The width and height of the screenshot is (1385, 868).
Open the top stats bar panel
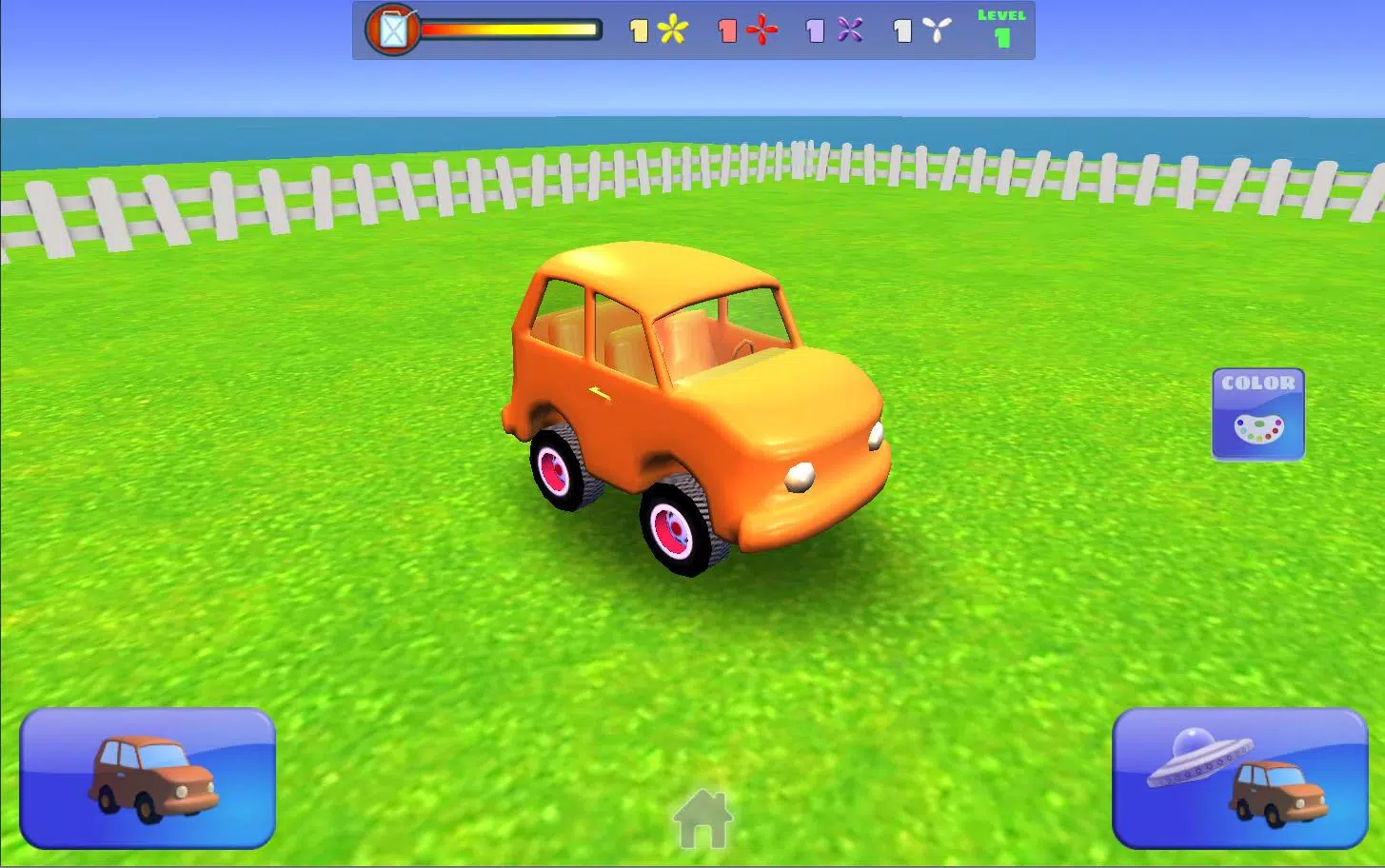coord(693,30)
